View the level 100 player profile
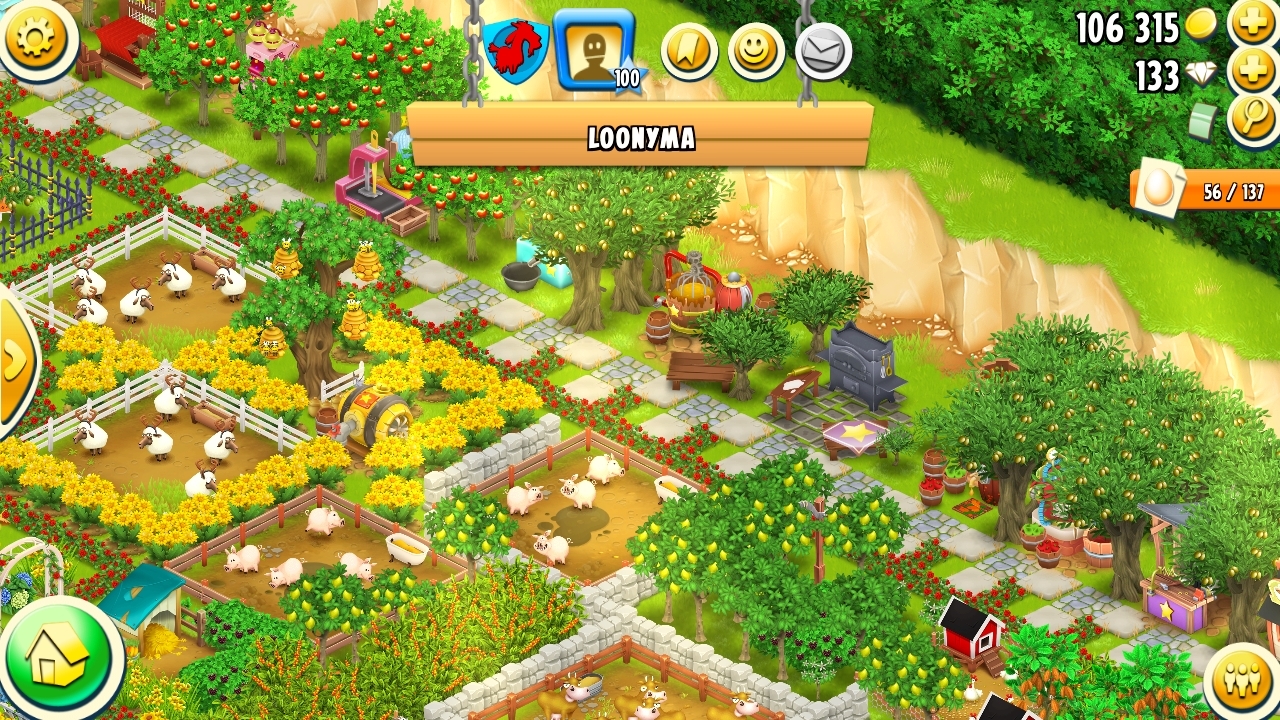The width and height of the screenshot is (1280, 720). 594,49
